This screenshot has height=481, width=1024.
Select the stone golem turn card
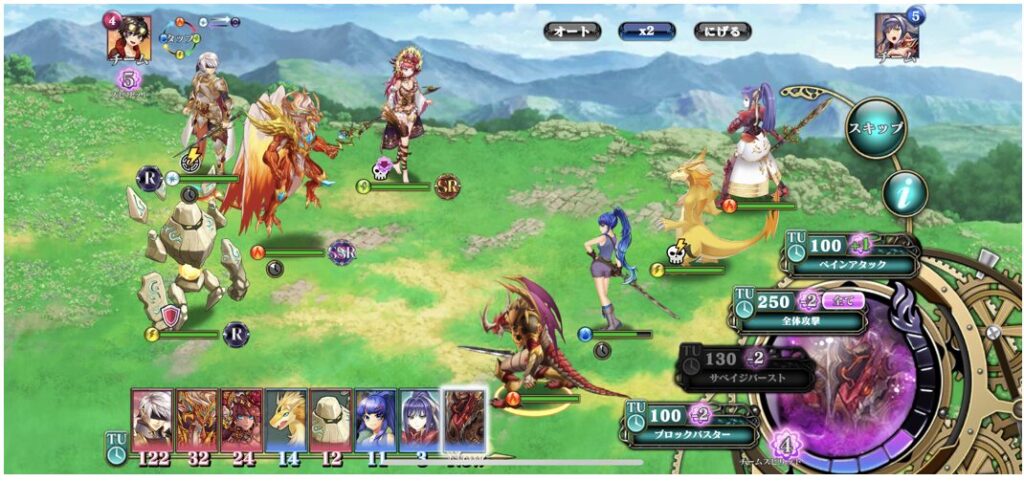pyautogui.click(x=330, y=420)
